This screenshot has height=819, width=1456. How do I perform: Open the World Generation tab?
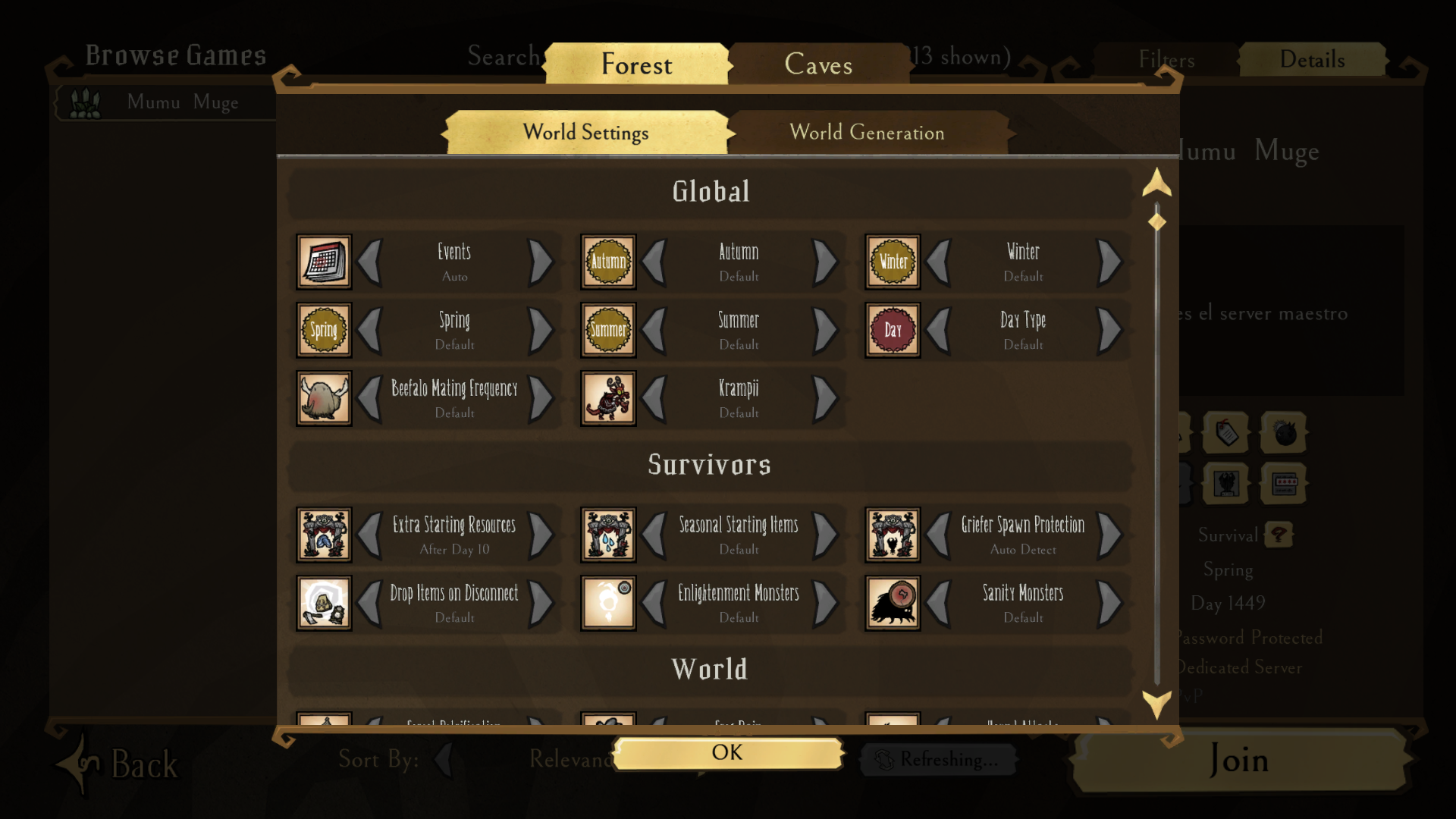[x=868, y=132]
